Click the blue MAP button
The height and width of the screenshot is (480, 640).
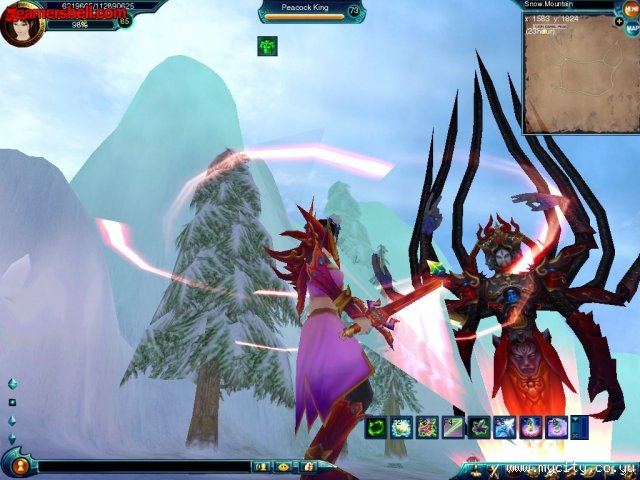click(632, 29)
